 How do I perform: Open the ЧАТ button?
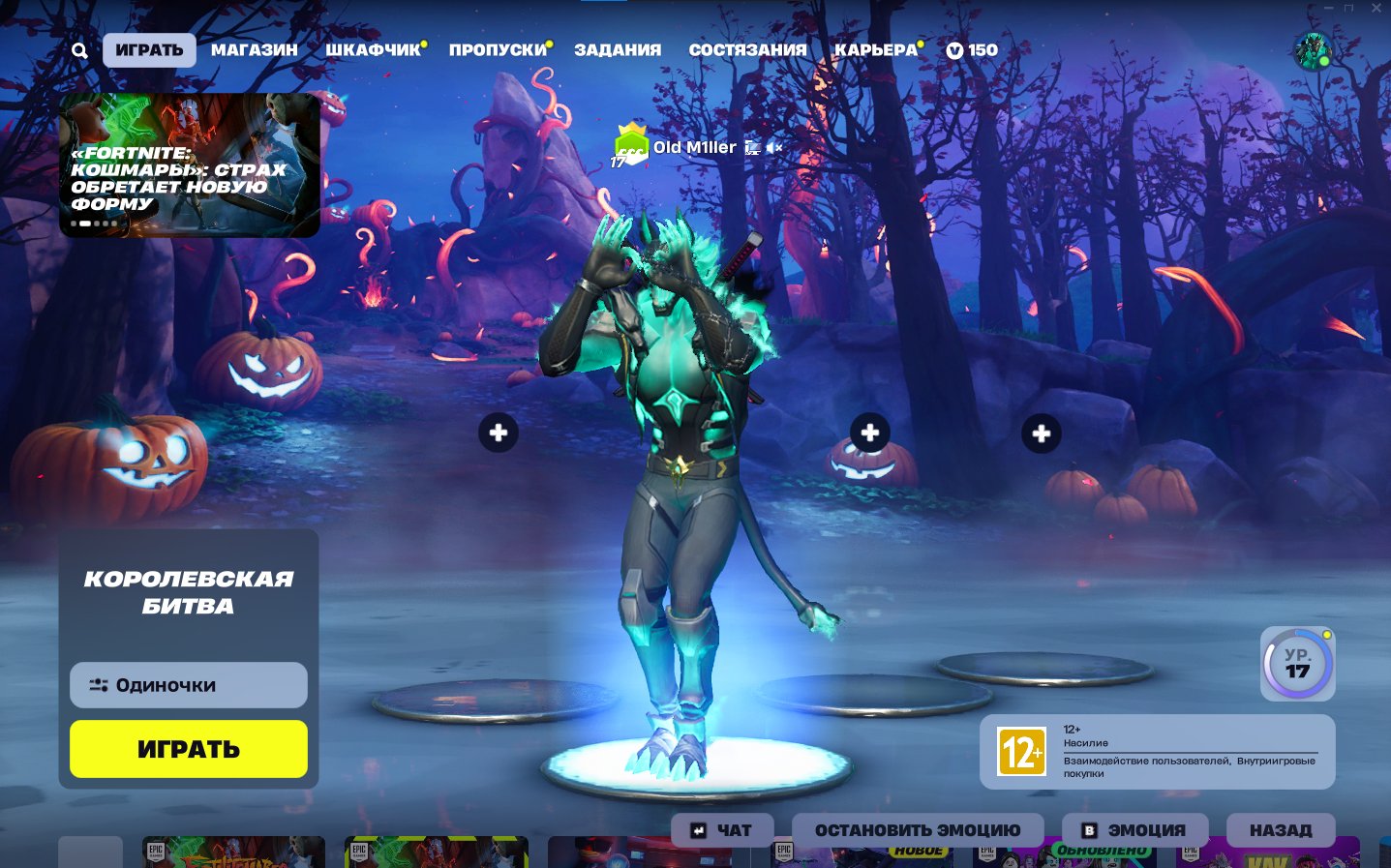[x=722, y=830]
